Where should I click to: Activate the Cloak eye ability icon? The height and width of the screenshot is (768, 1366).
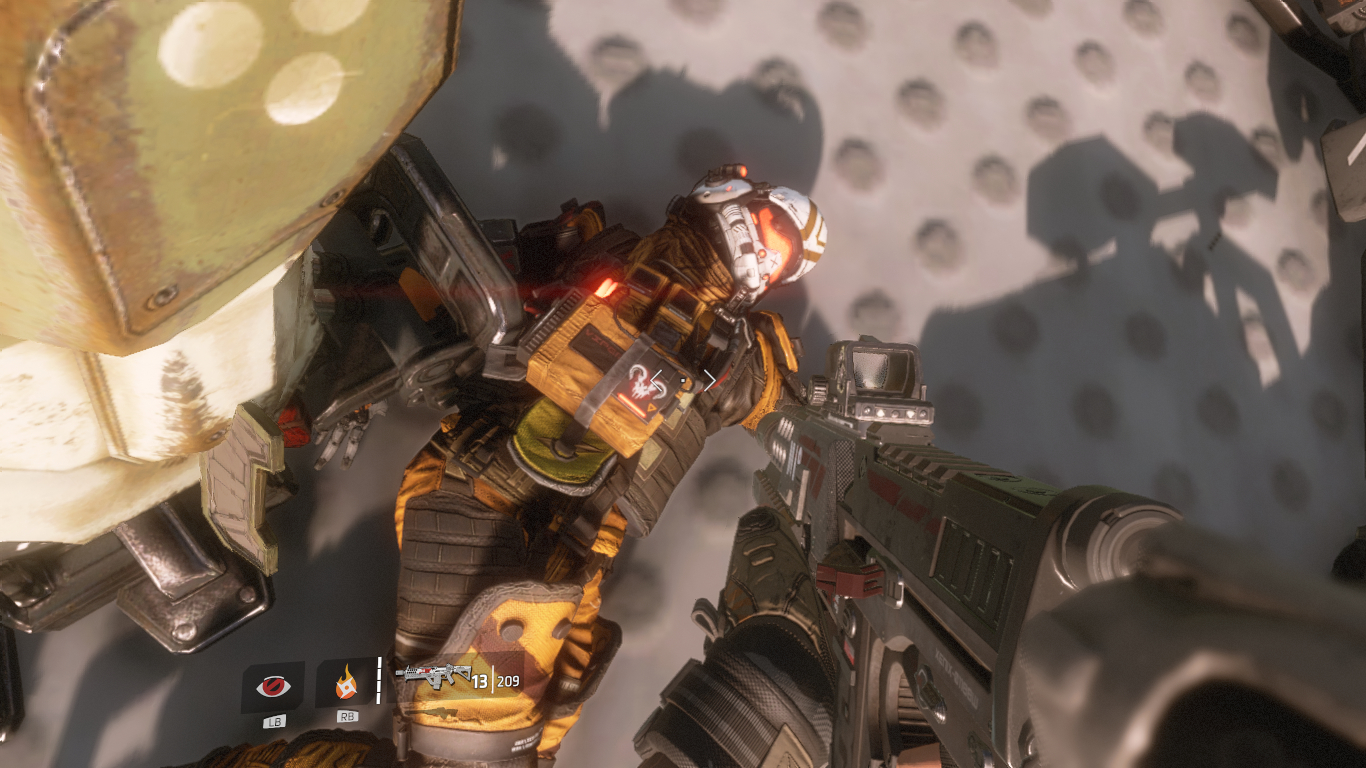(x=272, y=686)
